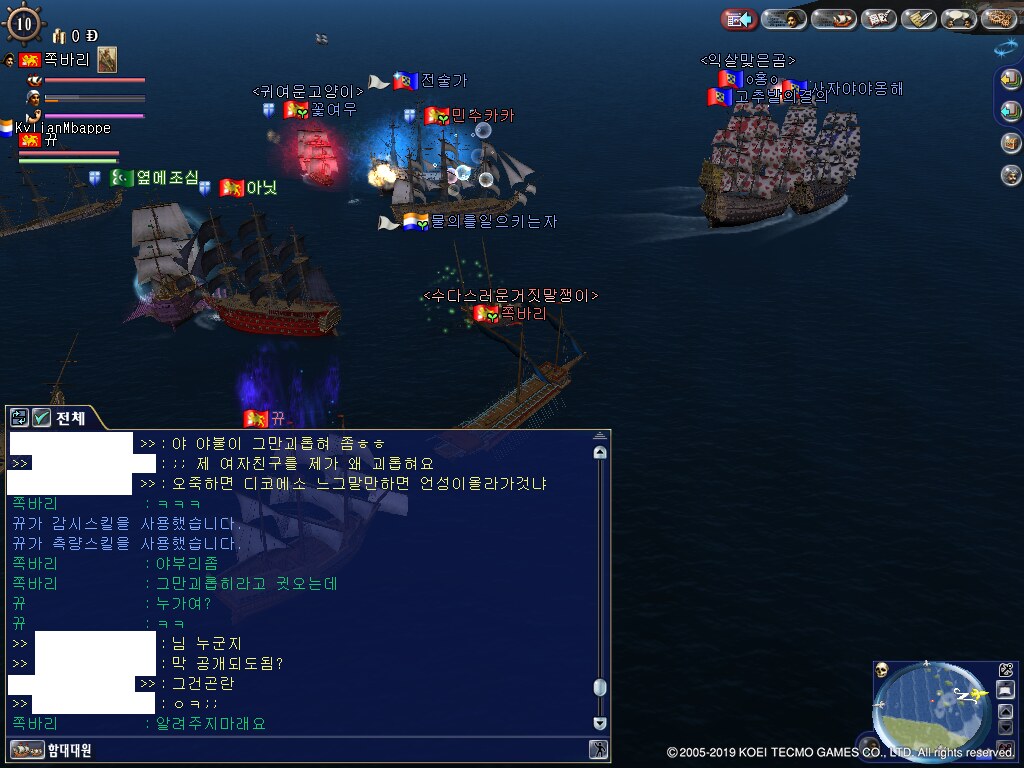1024x768 pixels.
Task: Click the red menu-collapse arrow button
Action: point(739,19)
